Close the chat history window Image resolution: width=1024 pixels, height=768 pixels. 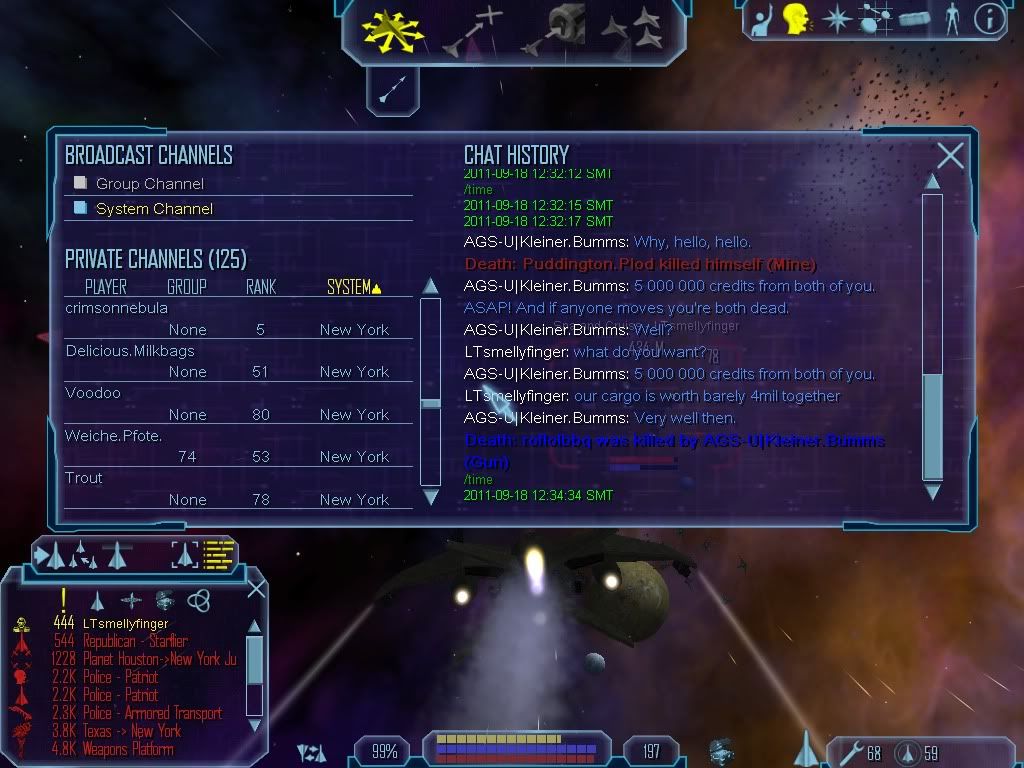pyautogui.click(x=950, y=156)
